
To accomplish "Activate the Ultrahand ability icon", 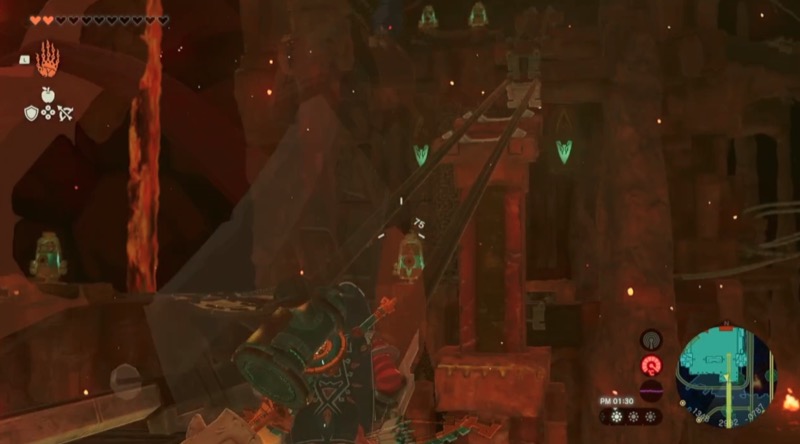I will (47, 60).
